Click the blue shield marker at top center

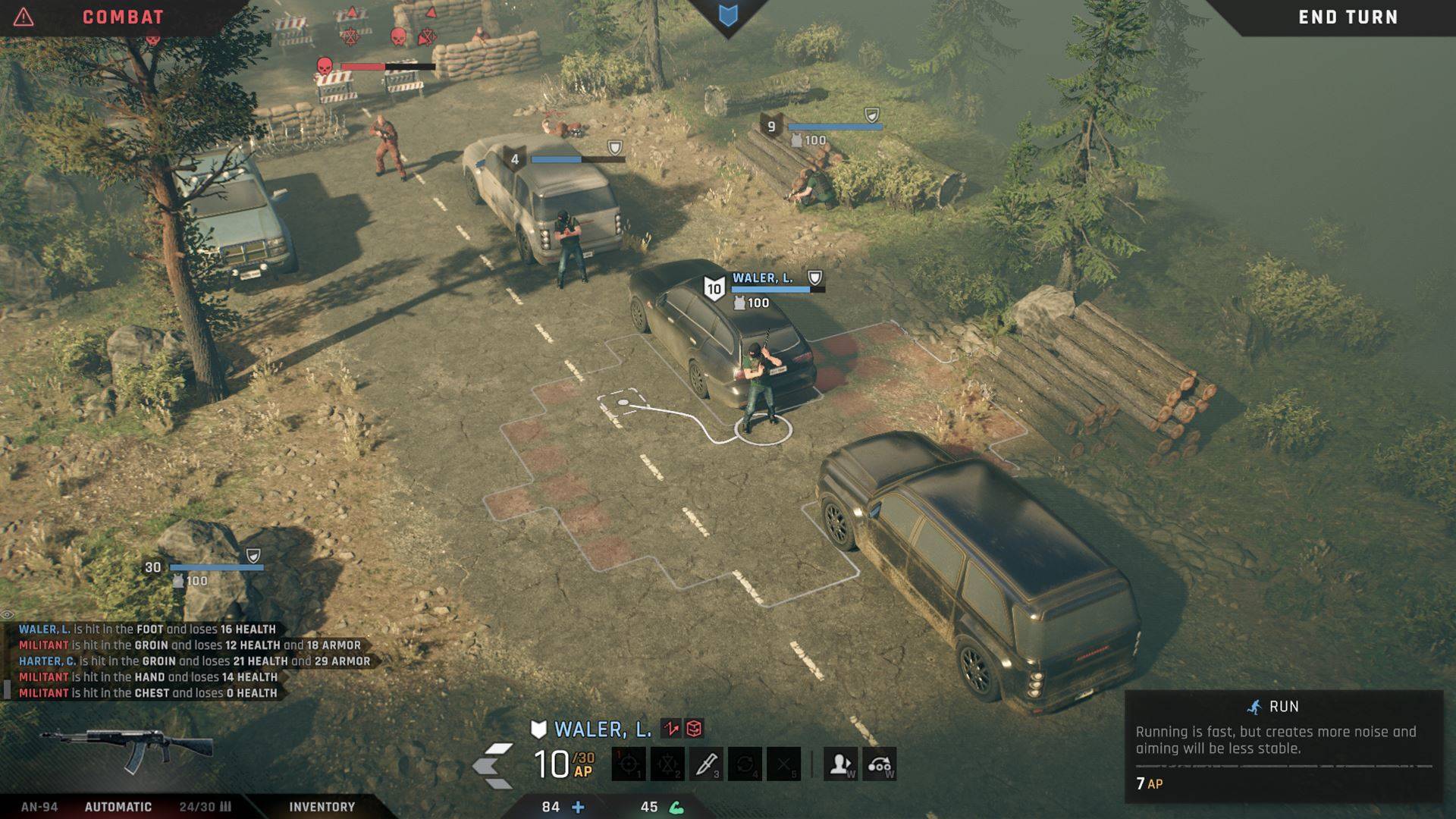[x=728, y=16]
